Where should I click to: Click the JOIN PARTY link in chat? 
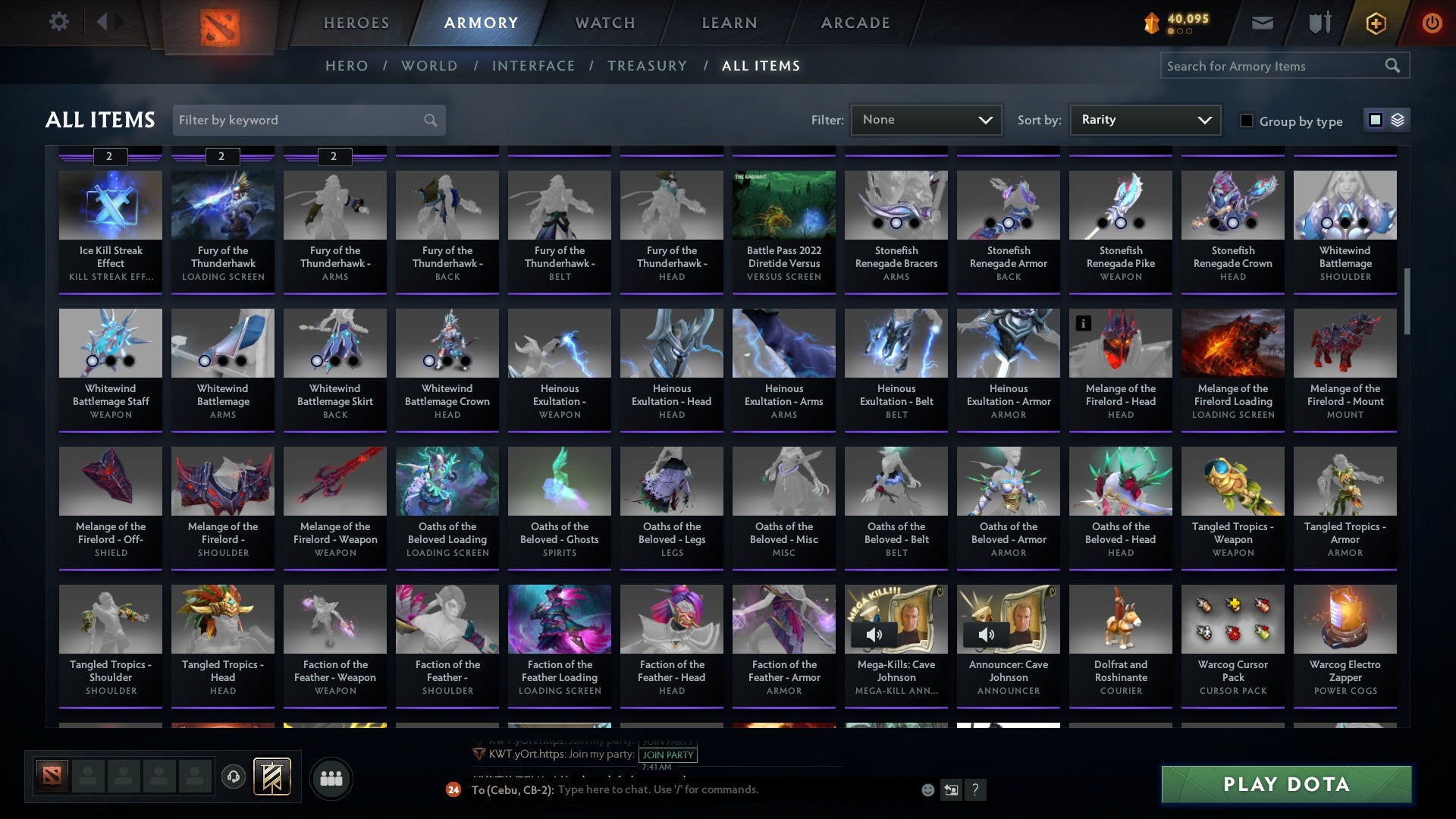click(668, 755)
